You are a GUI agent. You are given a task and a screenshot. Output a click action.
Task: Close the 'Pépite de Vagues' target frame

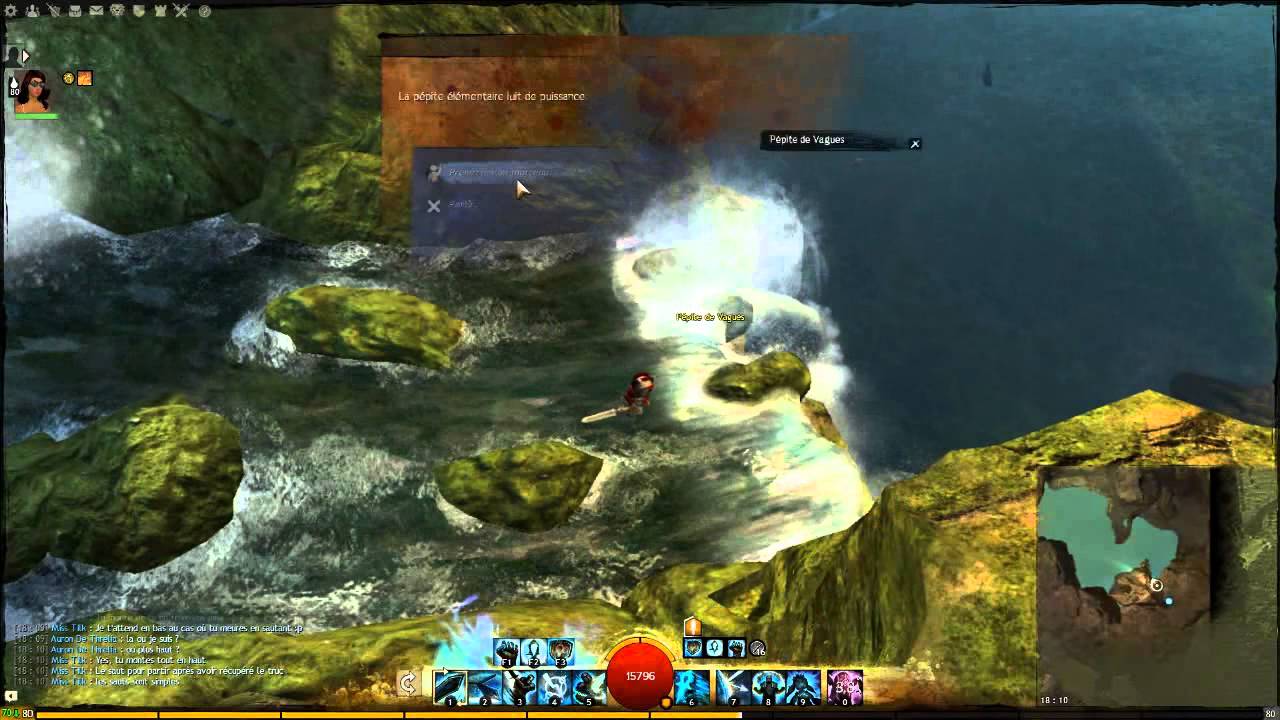tap(915, 143)
